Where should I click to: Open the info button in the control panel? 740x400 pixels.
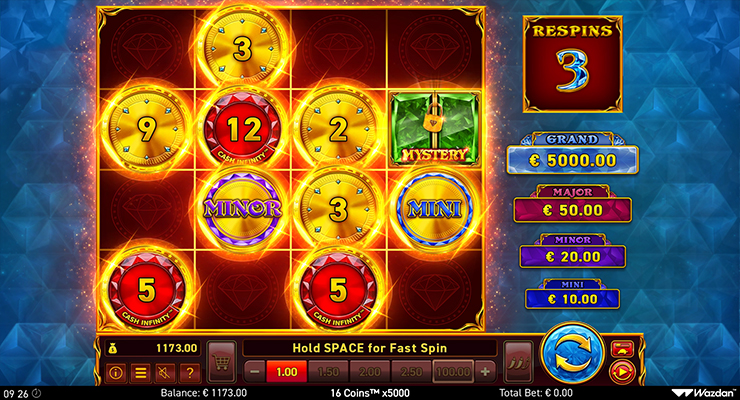point(115,373)
